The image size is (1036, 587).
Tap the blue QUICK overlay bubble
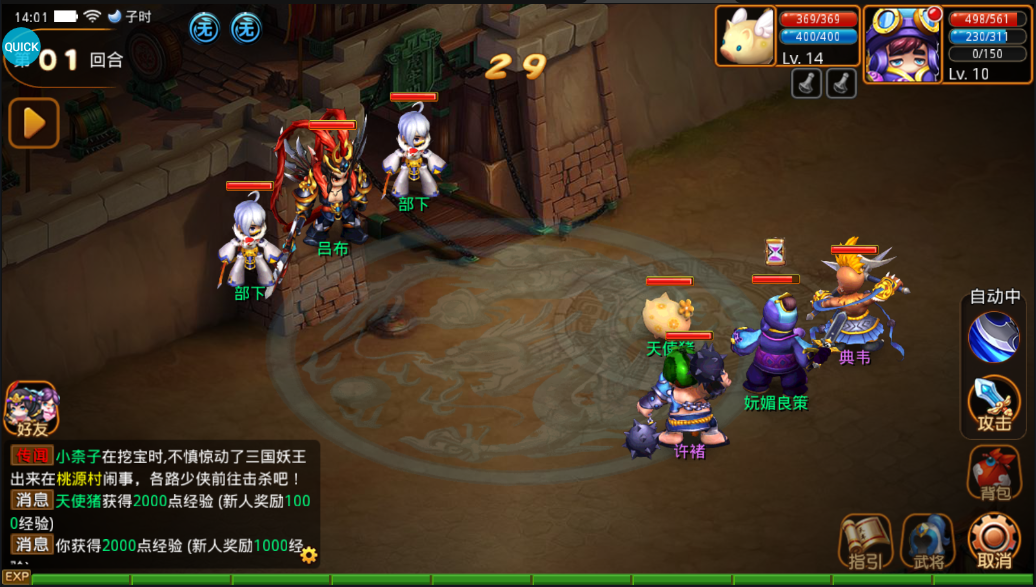click(21, 46)
